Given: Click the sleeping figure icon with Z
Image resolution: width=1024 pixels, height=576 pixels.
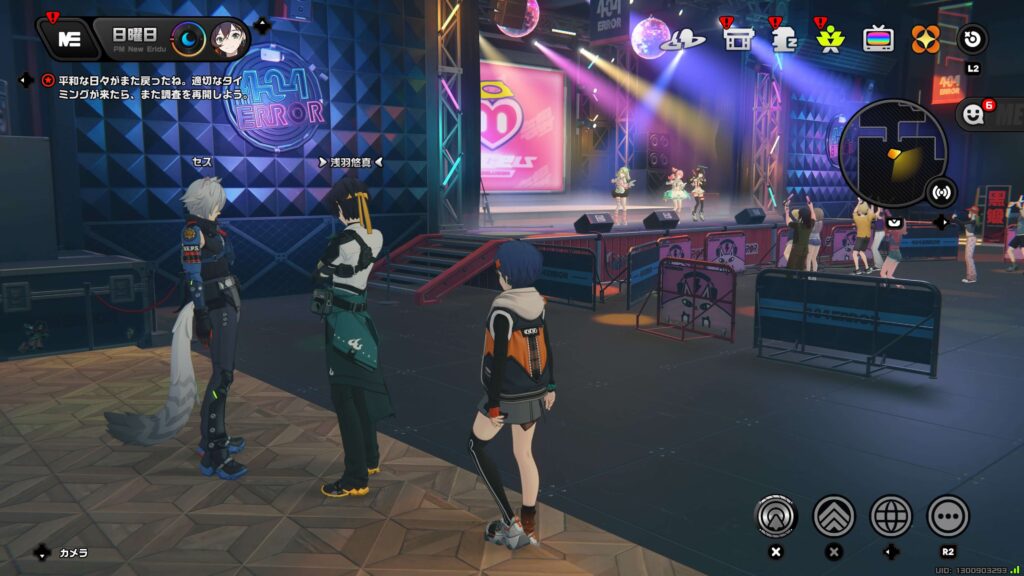Looking at the screenshot, I should (x=784, y=40).
